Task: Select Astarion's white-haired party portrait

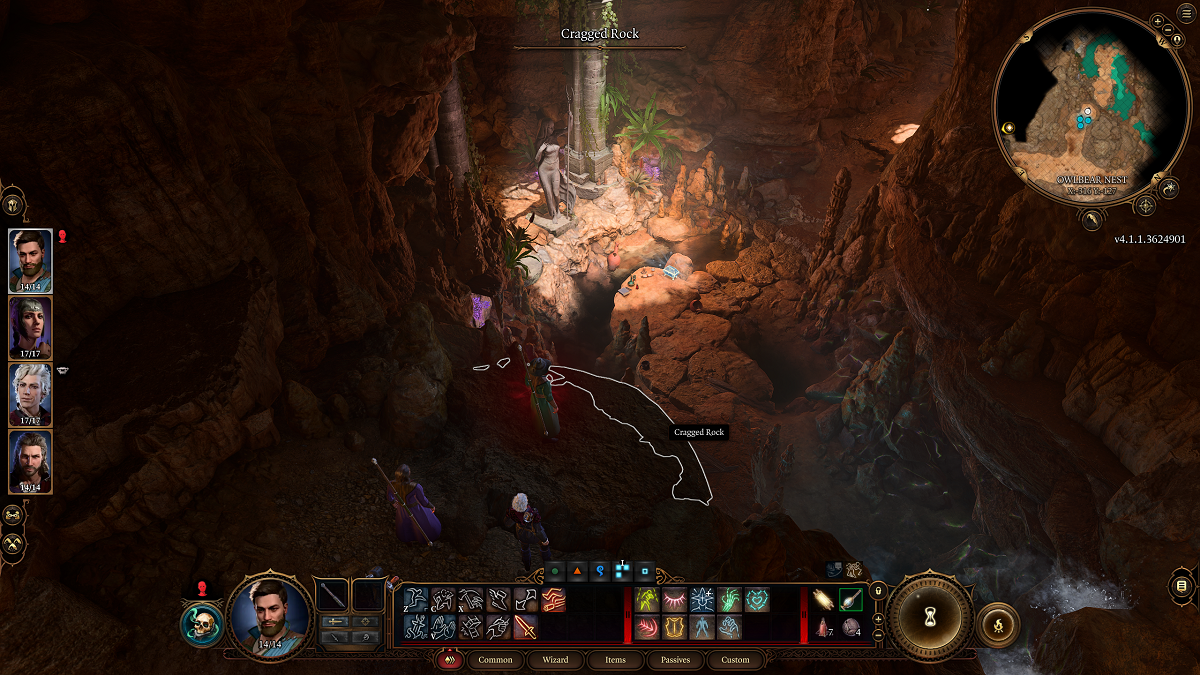Action: pyautogui.click(x=30, y=394)
